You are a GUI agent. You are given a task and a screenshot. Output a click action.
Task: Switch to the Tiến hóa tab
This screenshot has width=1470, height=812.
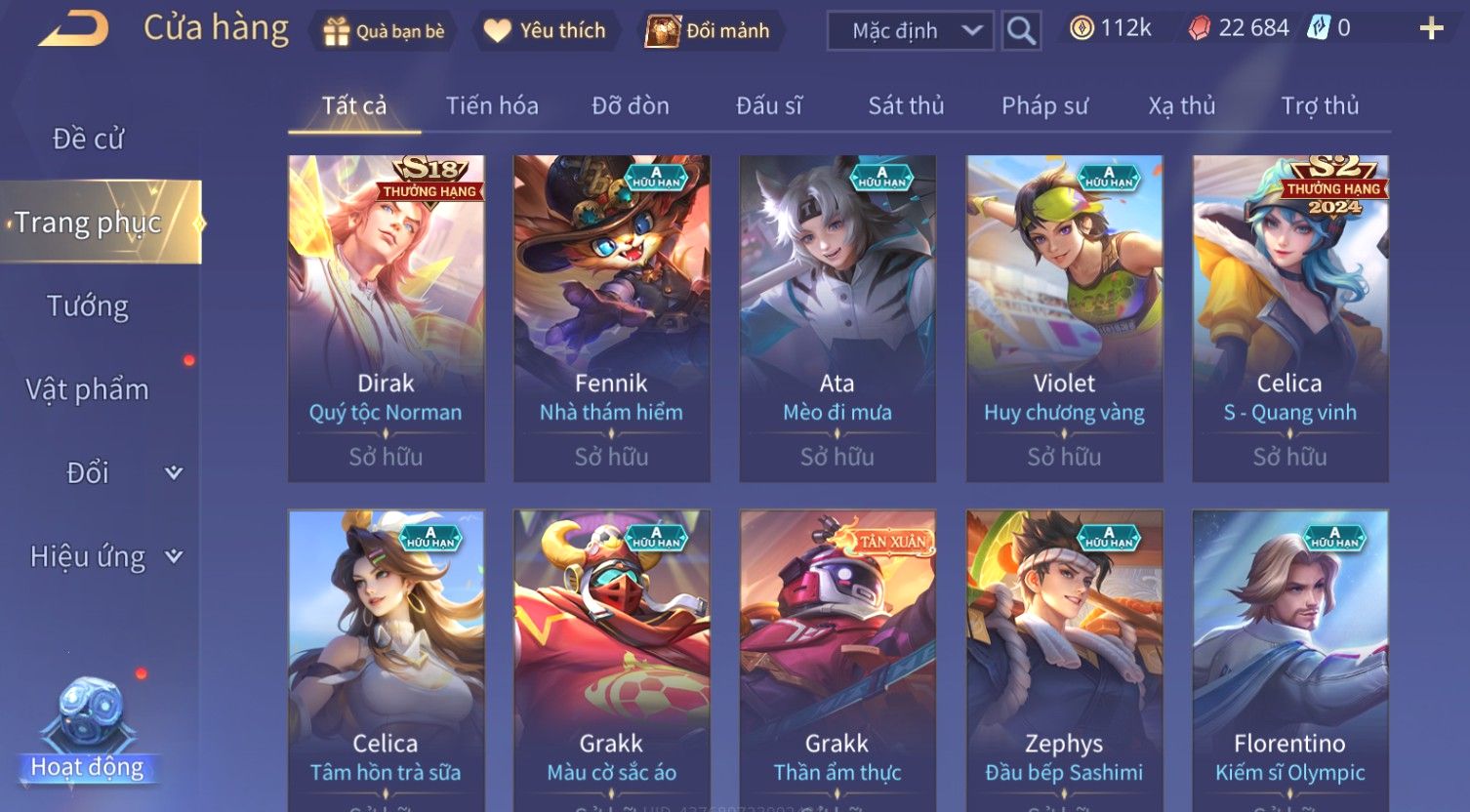click(492, 105)
